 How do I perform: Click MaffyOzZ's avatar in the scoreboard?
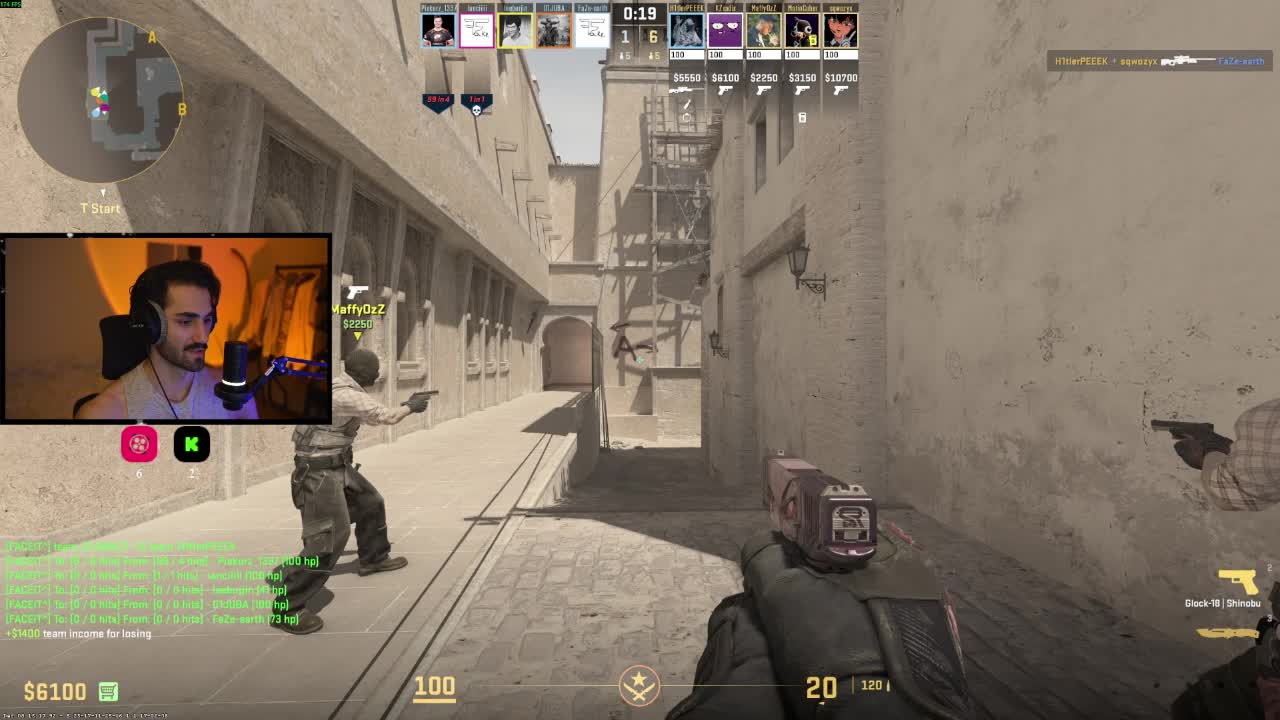pyautogui.click(x=763, y=31)
